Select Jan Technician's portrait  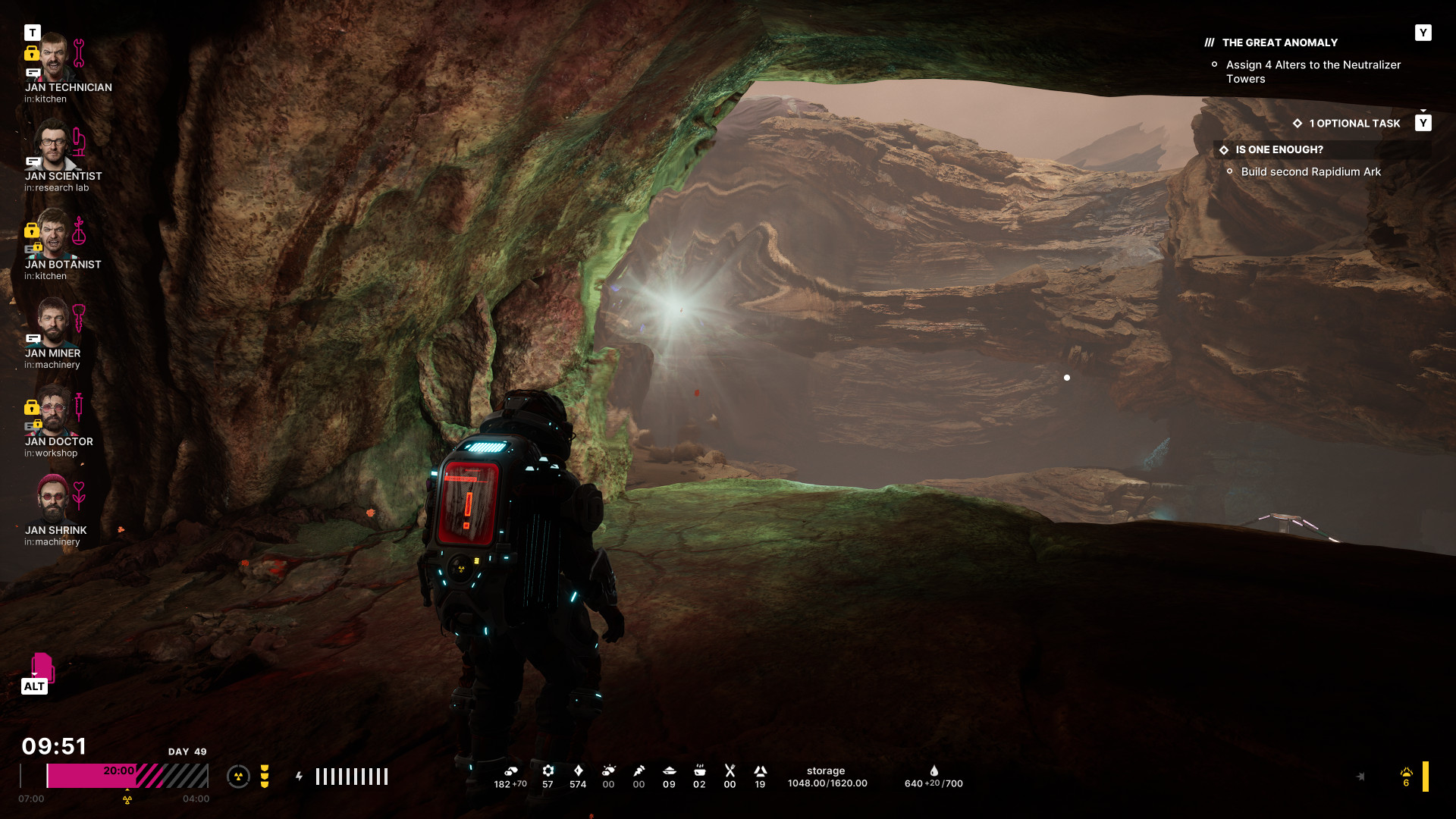[53, 58]
